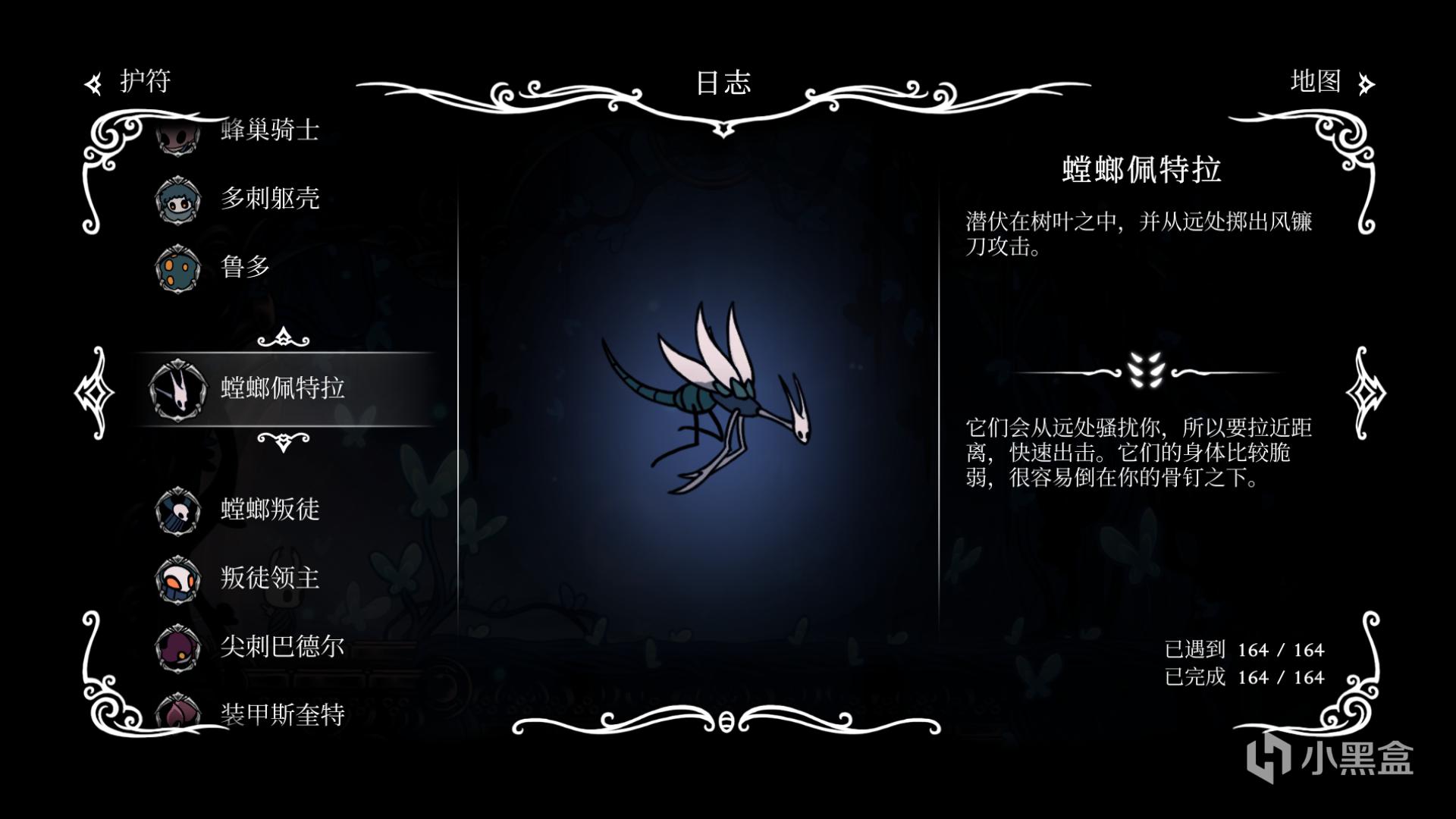Go to previous pane with left diamond arrow
Viewport: 1456px width, 819px height.
(x=95, y=393)
